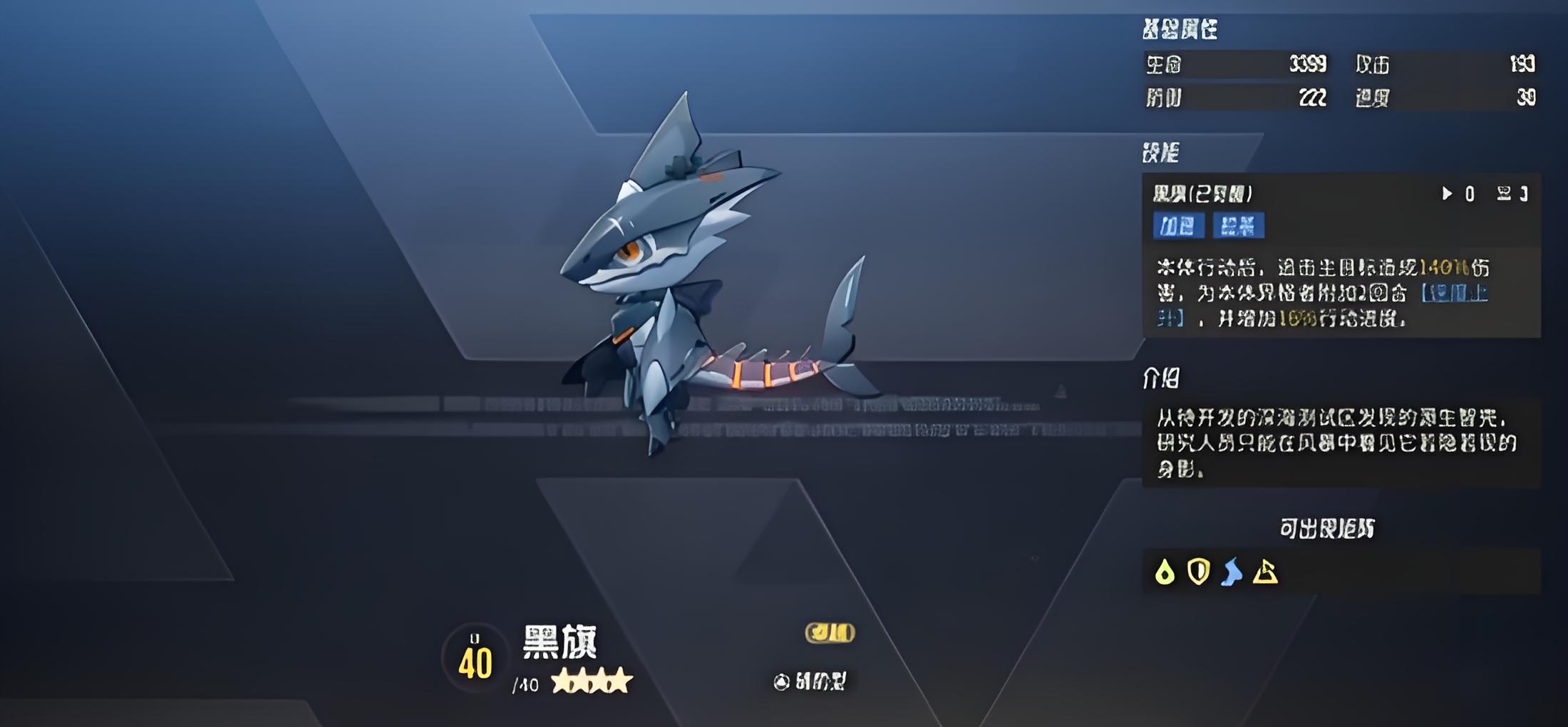Click the yellow pill-shaped badge

tap(830, 632)
